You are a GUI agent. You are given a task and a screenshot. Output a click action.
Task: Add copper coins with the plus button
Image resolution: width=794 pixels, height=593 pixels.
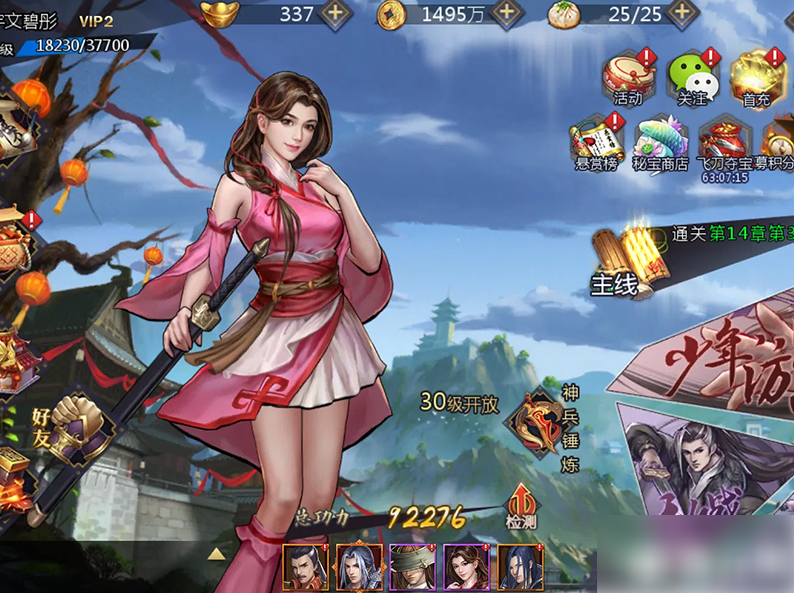508,14
